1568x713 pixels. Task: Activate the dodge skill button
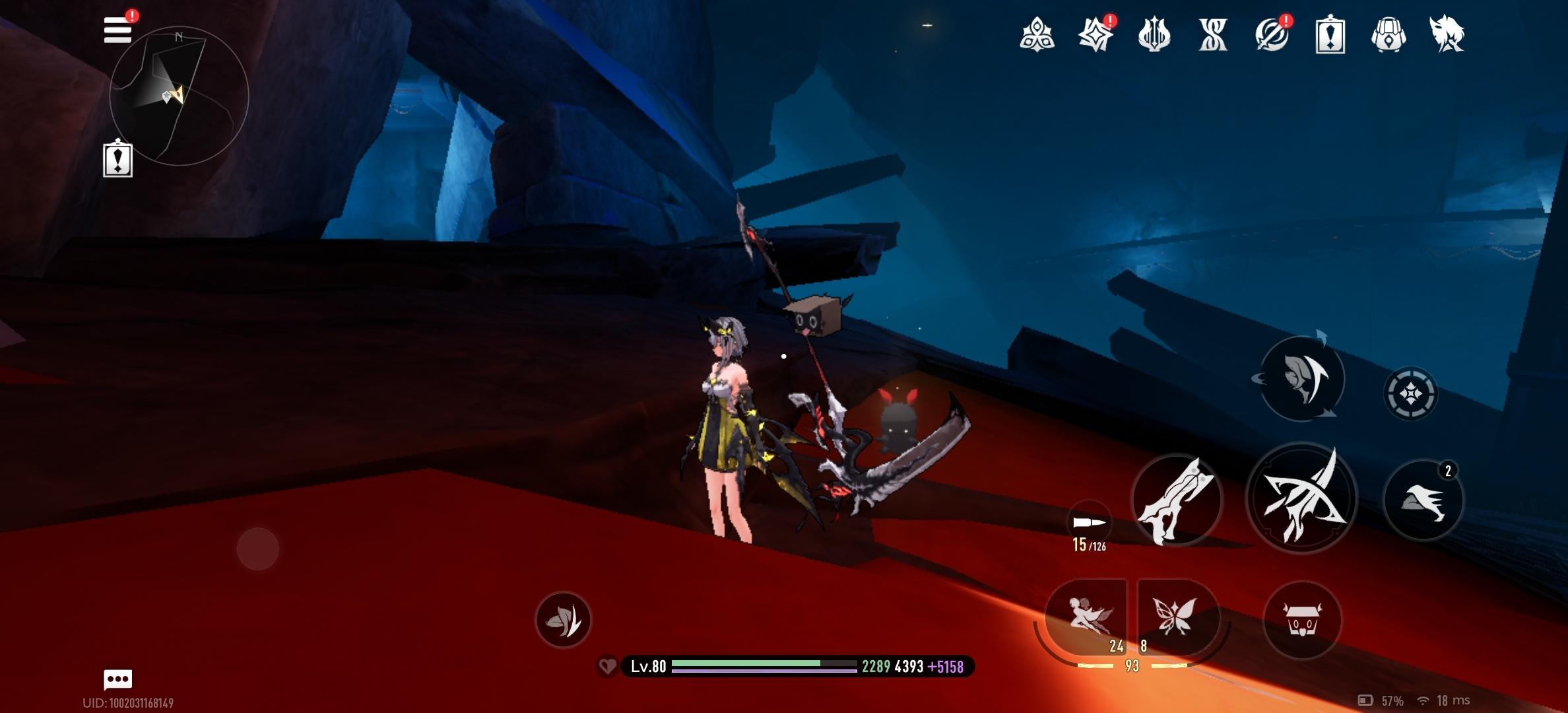click(x=1302, y=379)
